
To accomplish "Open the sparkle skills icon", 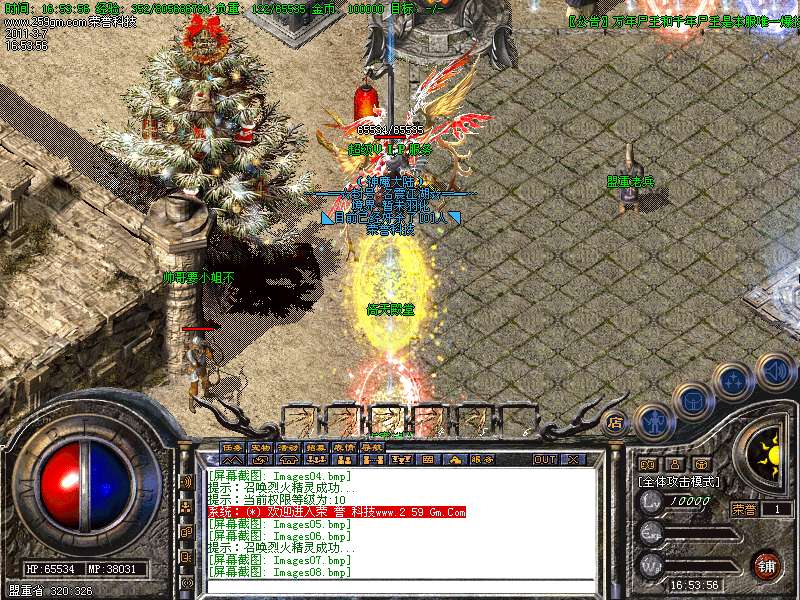I will click(735, 379).
